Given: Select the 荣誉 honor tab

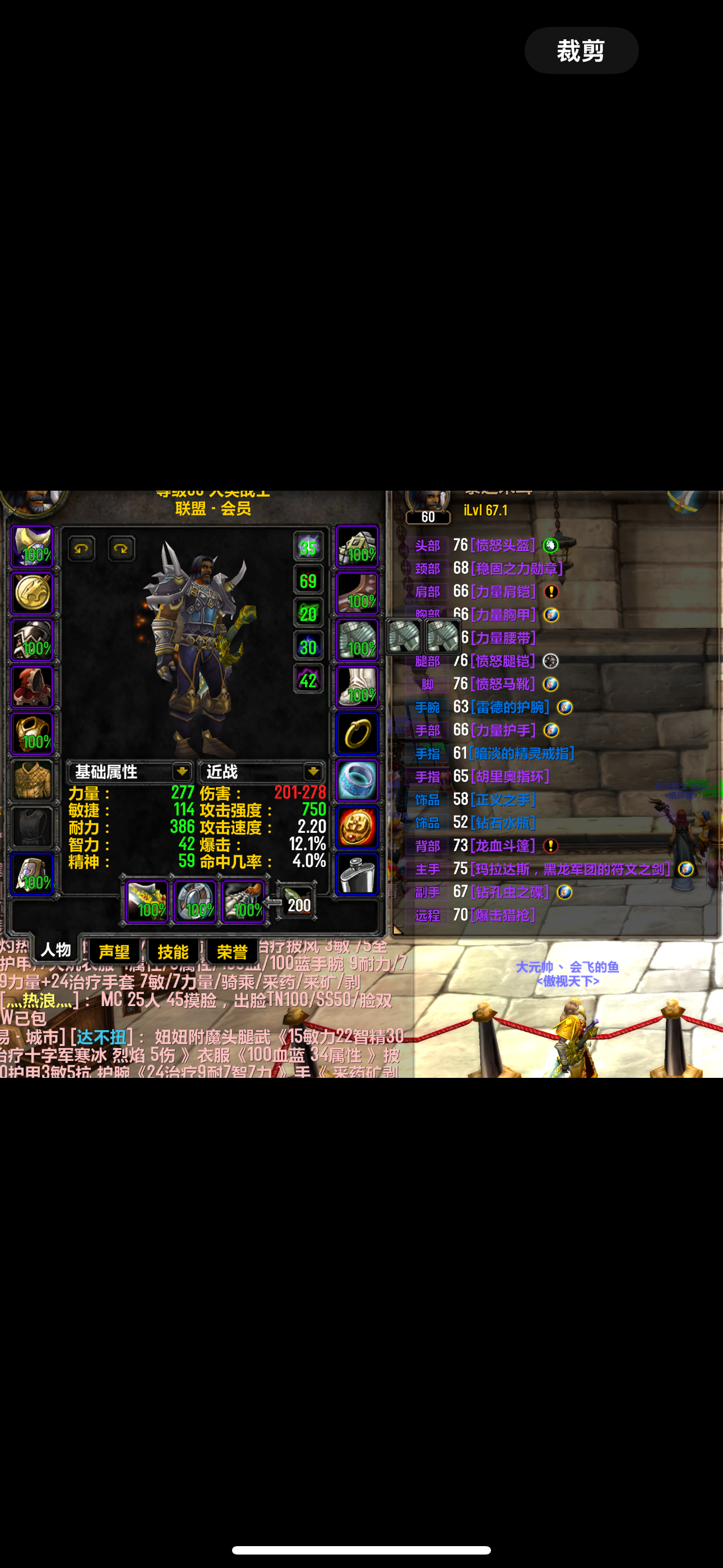Looking at the screenshot, I should coord(232,951).
